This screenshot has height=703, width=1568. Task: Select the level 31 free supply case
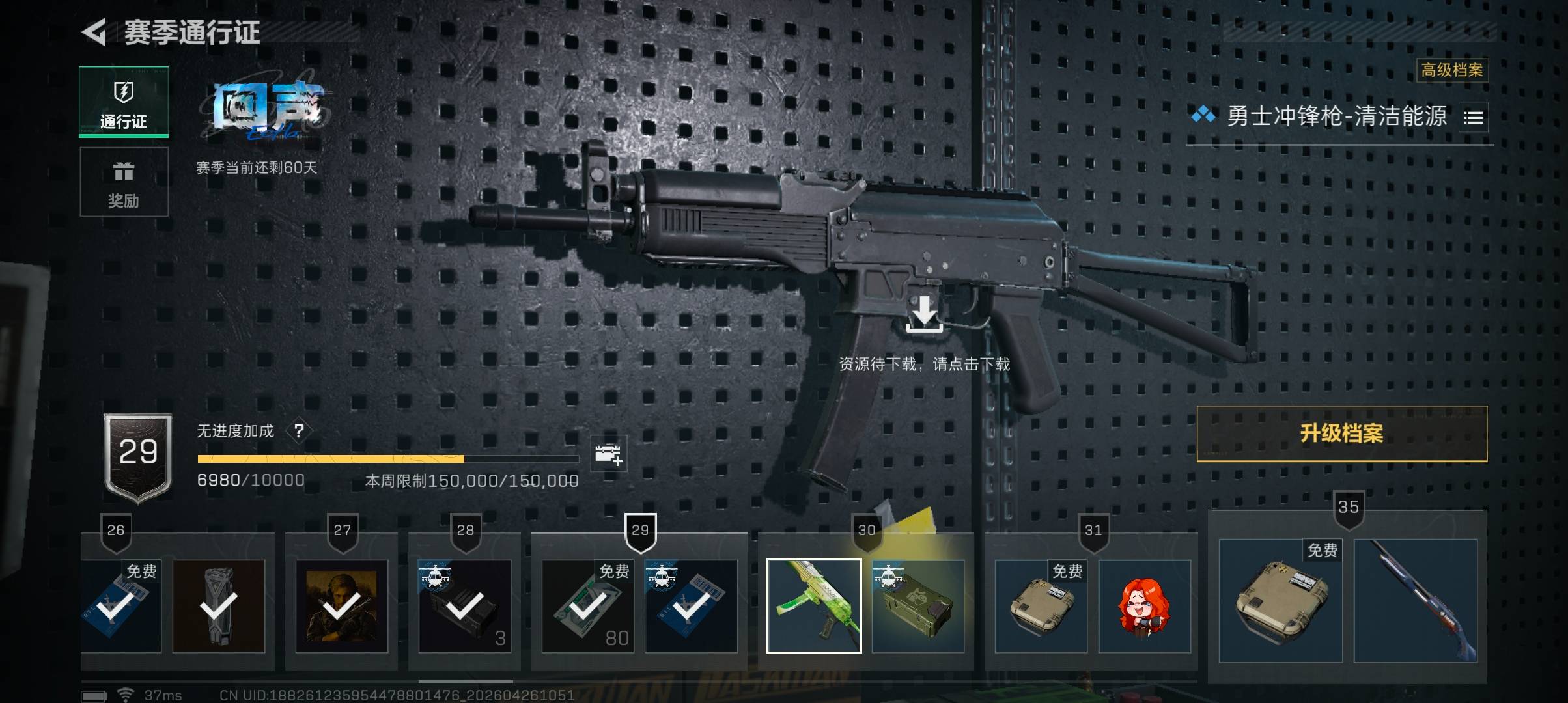pyautogui.click(x=1041, y=605)
